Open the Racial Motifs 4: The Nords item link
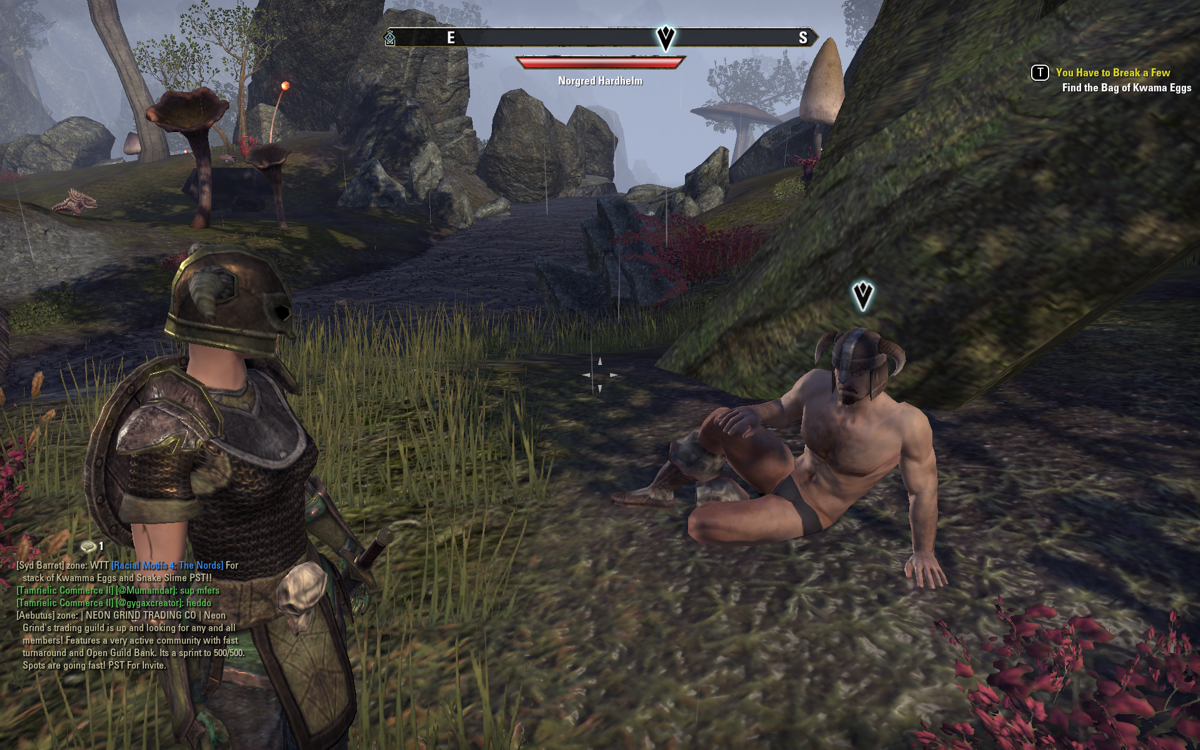1200x750 pixels. point(167,566)
